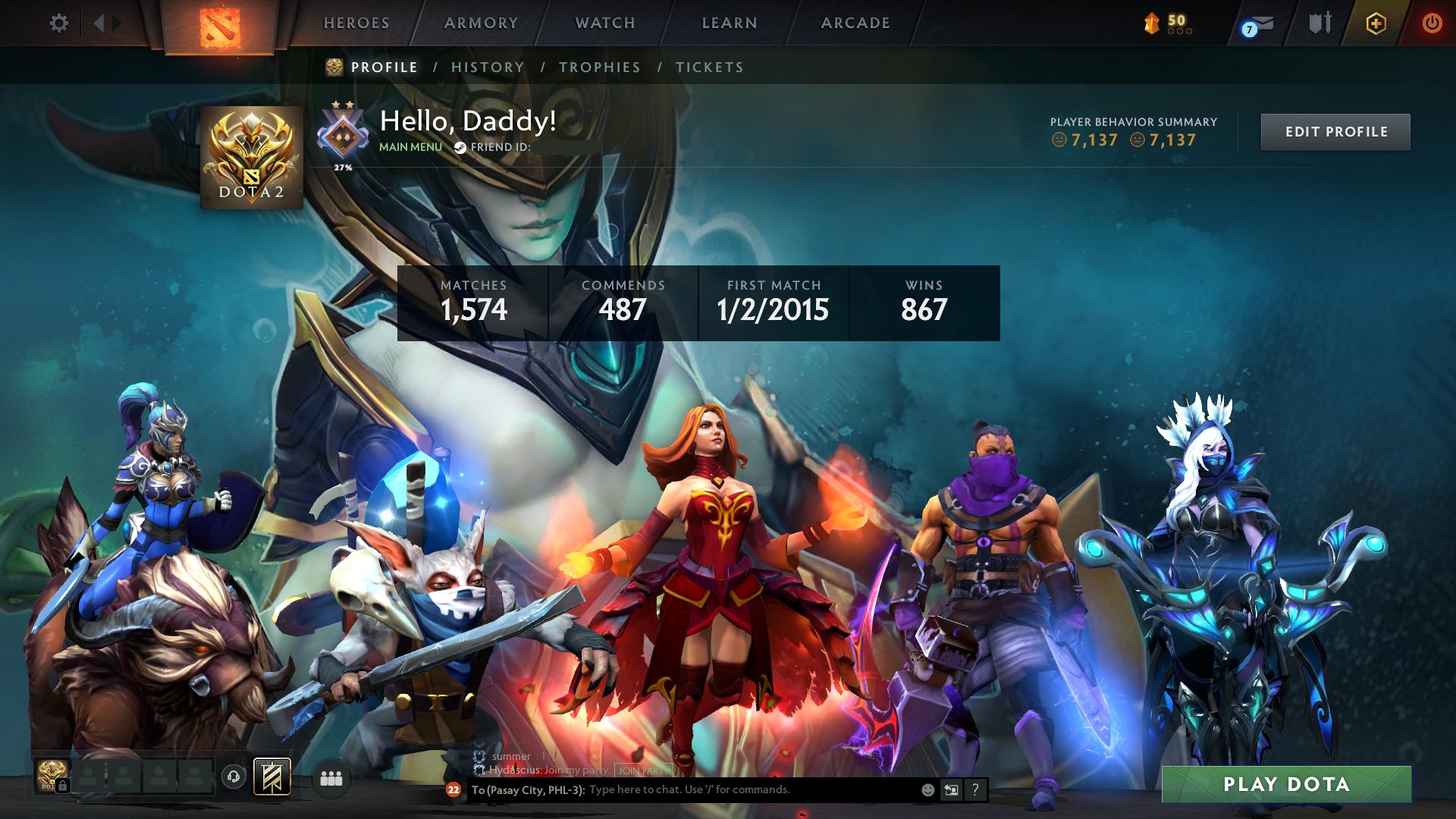Open the Dota 2 shard counter icon
Image resolution: width=1456 pixels, height=819 pixels.
(x=1153, y=23)
